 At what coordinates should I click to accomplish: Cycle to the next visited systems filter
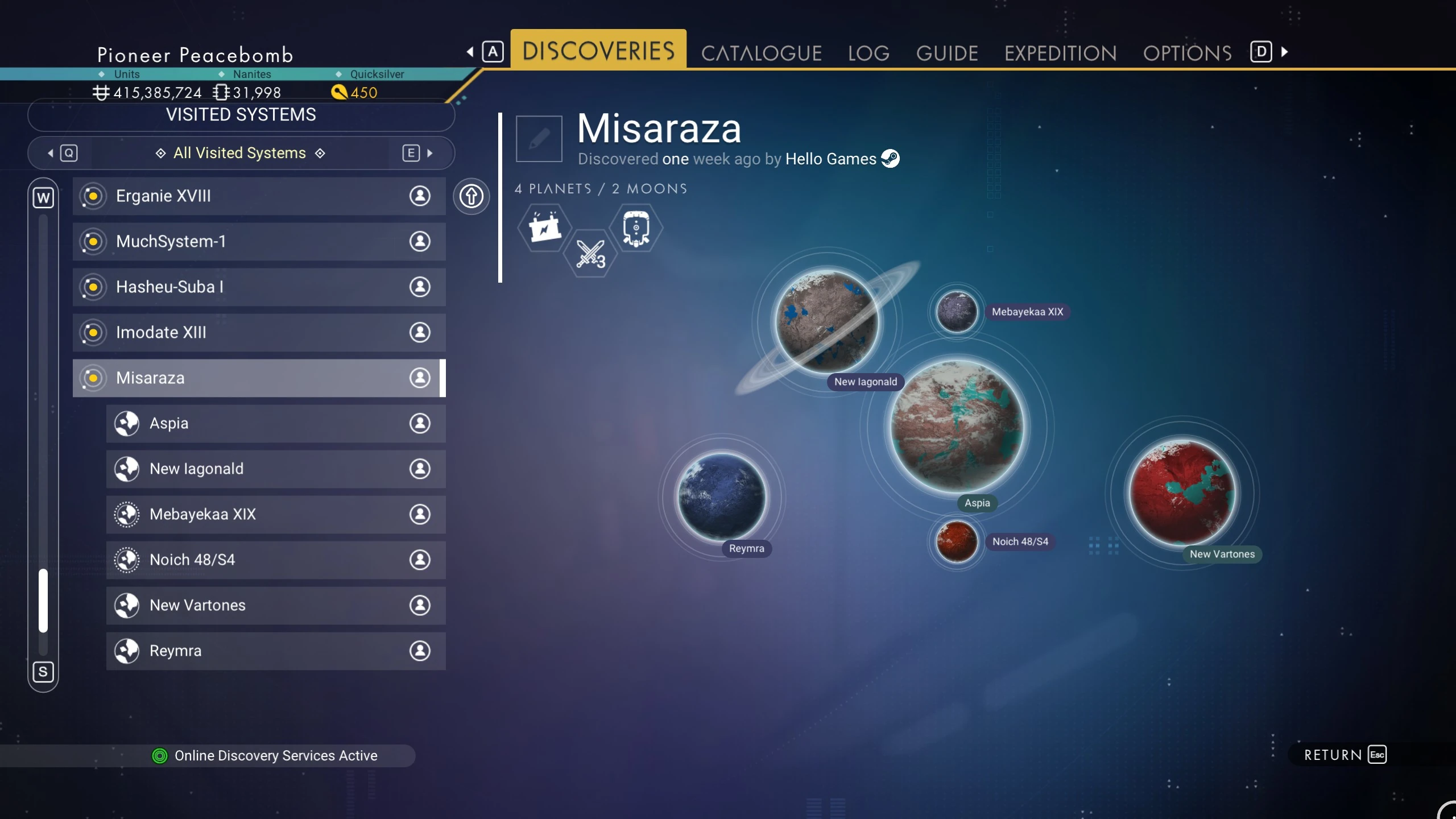pyautogui.click(x=418, y=153)
